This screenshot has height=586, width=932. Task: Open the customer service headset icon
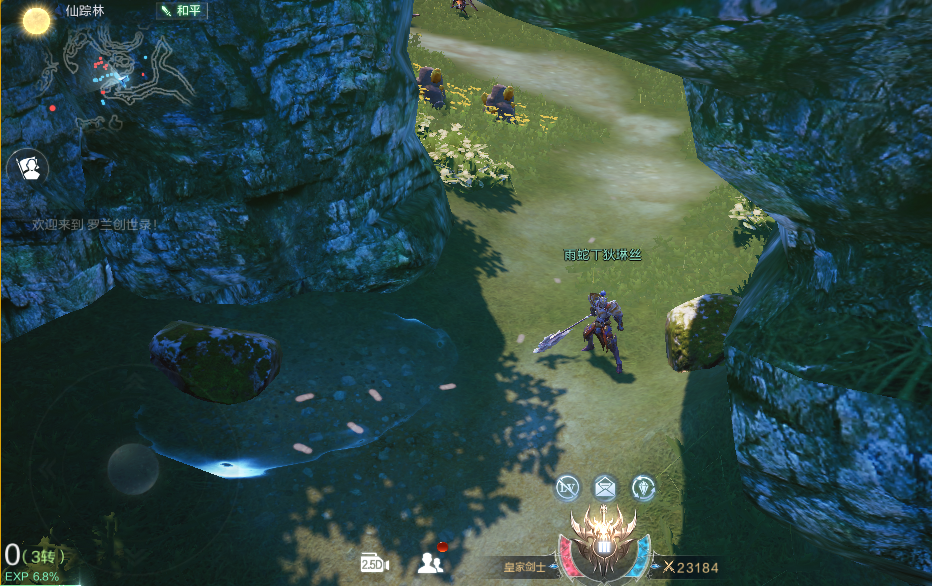pyautogui.click(x=29, y=168)
